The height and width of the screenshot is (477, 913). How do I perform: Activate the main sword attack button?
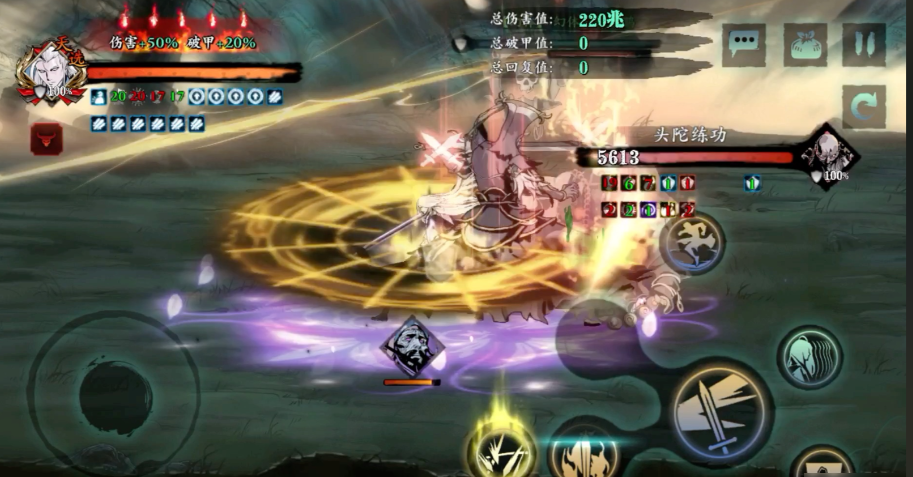tap(720, 409)
